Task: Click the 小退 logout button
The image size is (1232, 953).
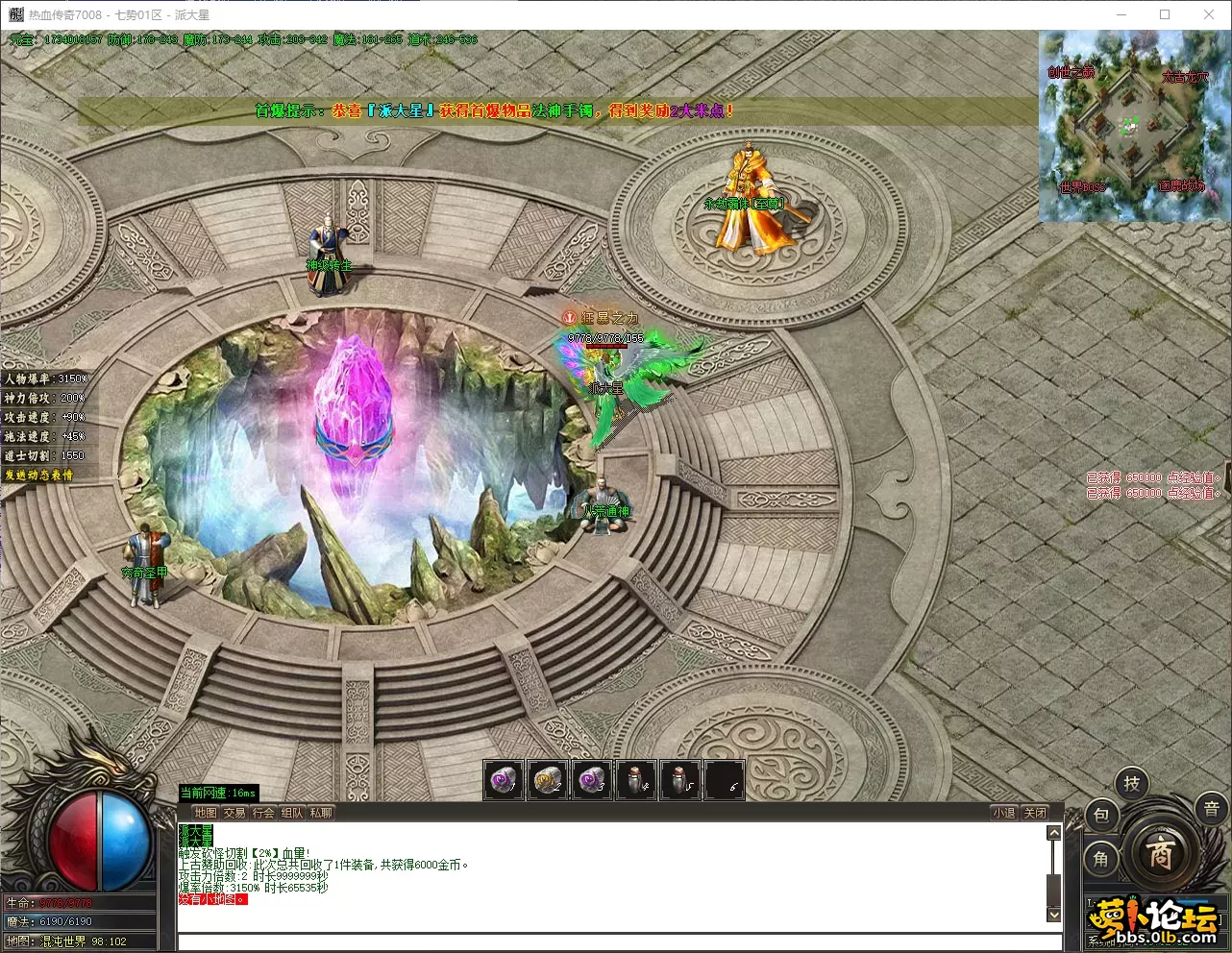Action: [x=1004, y=813]
